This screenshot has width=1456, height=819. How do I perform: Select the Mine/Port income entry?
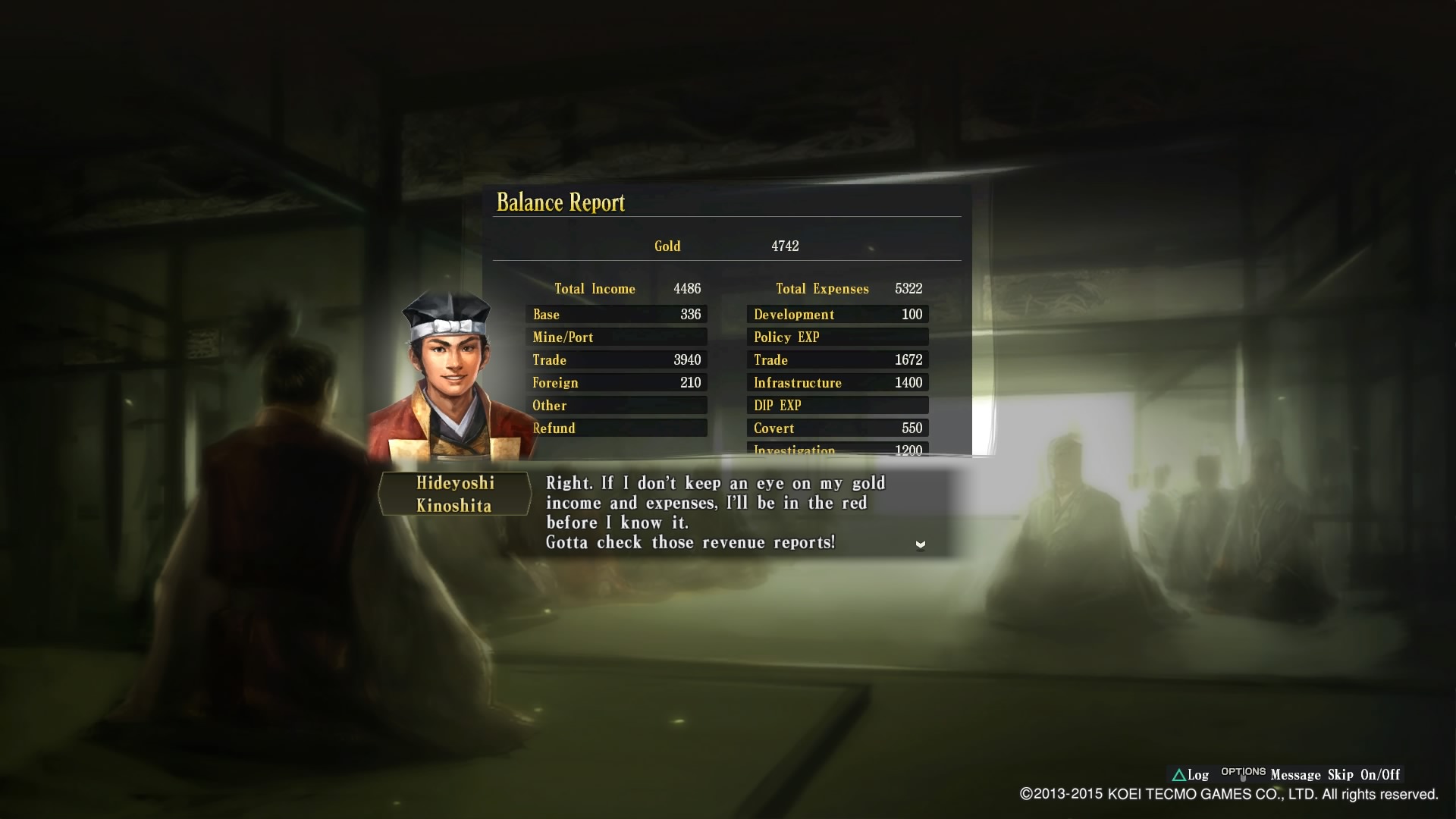click(x=616, y=337)
